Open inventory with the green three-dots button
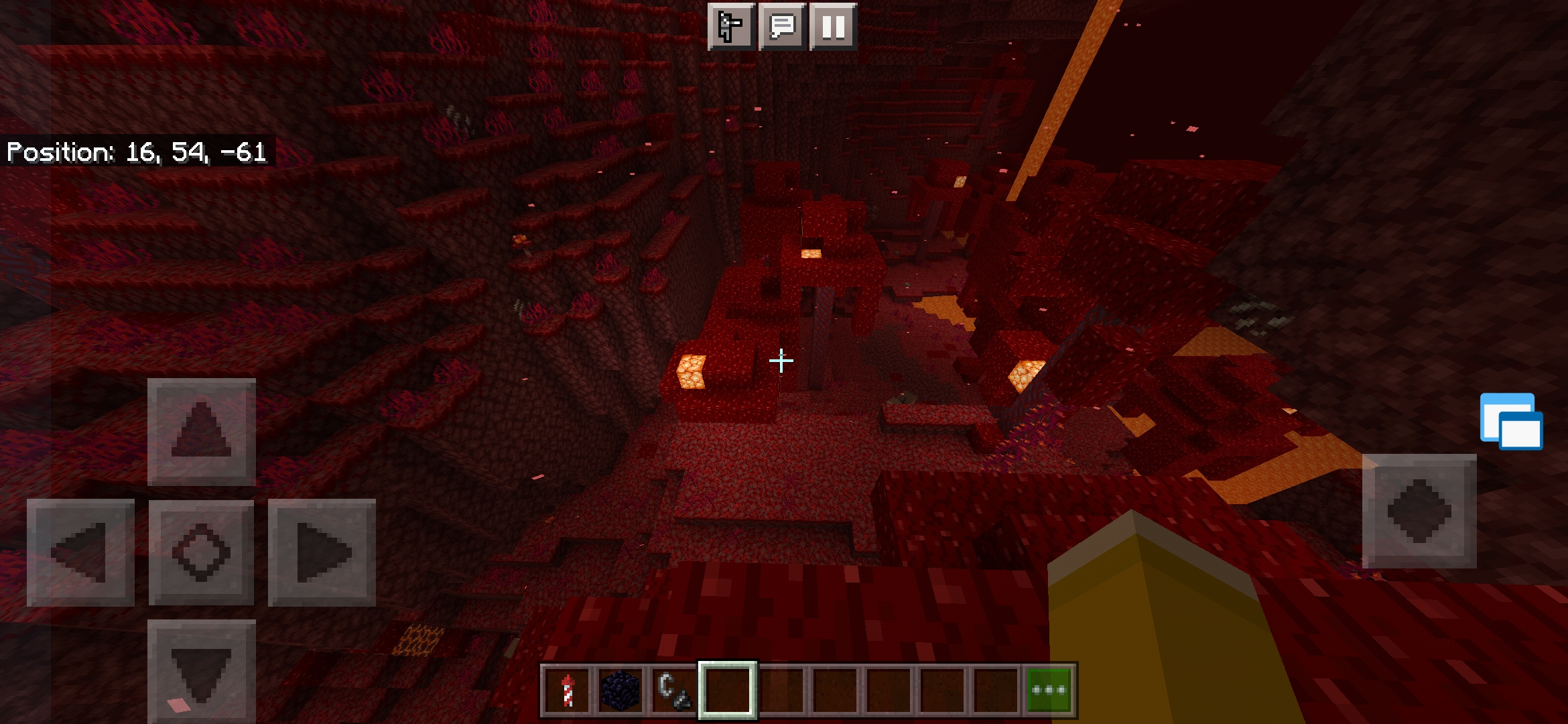Image resolution: width=1568 pixels, height=724 pixels. (1049, 690)
